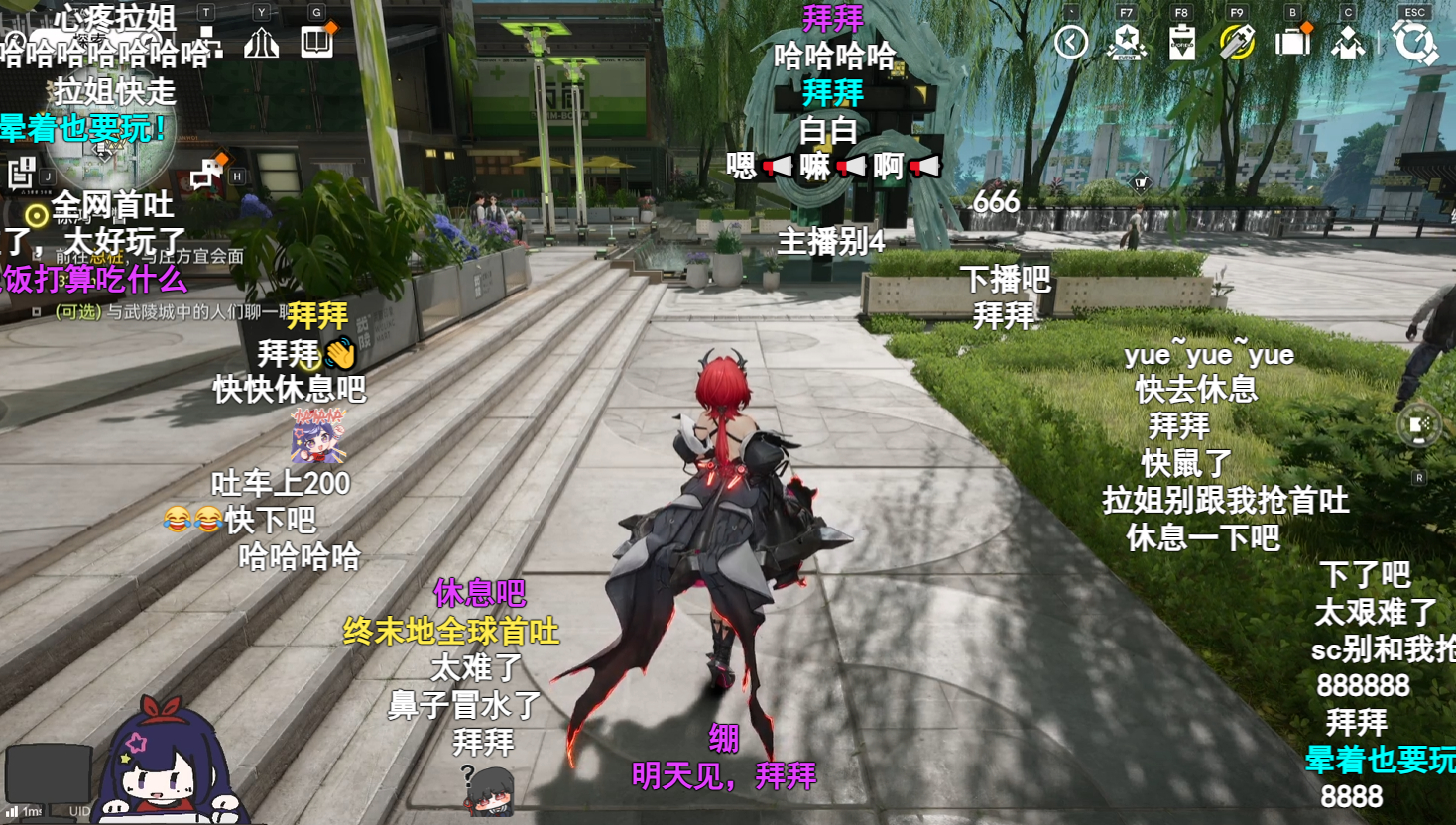Activate the circular tool wheel icon
This screenshot has width=1456, height=825.
[x=1419, y=426]
